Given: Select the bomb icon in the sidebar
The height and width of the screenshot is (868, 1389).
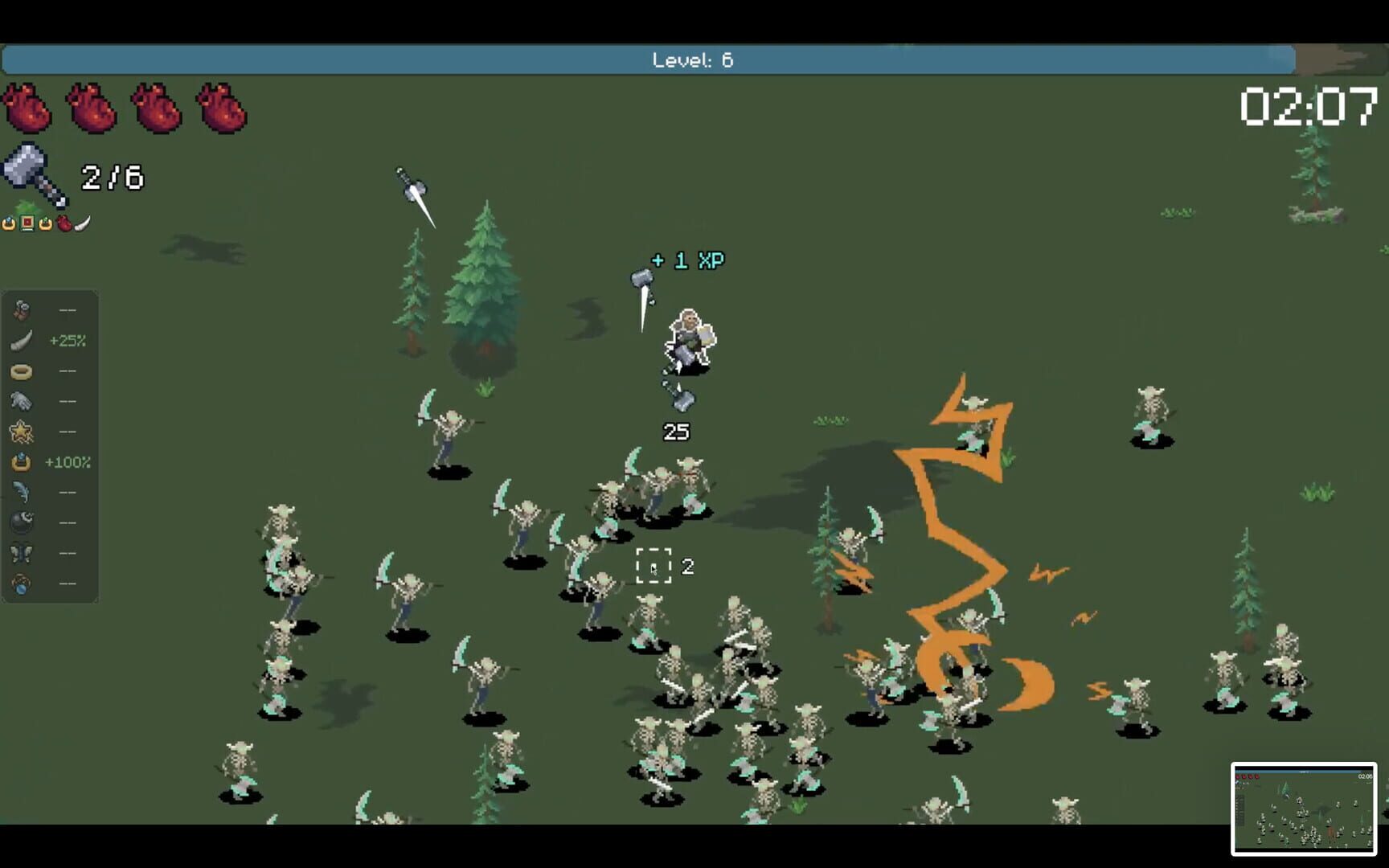Looking at the screenshot, I should [22, 522].
